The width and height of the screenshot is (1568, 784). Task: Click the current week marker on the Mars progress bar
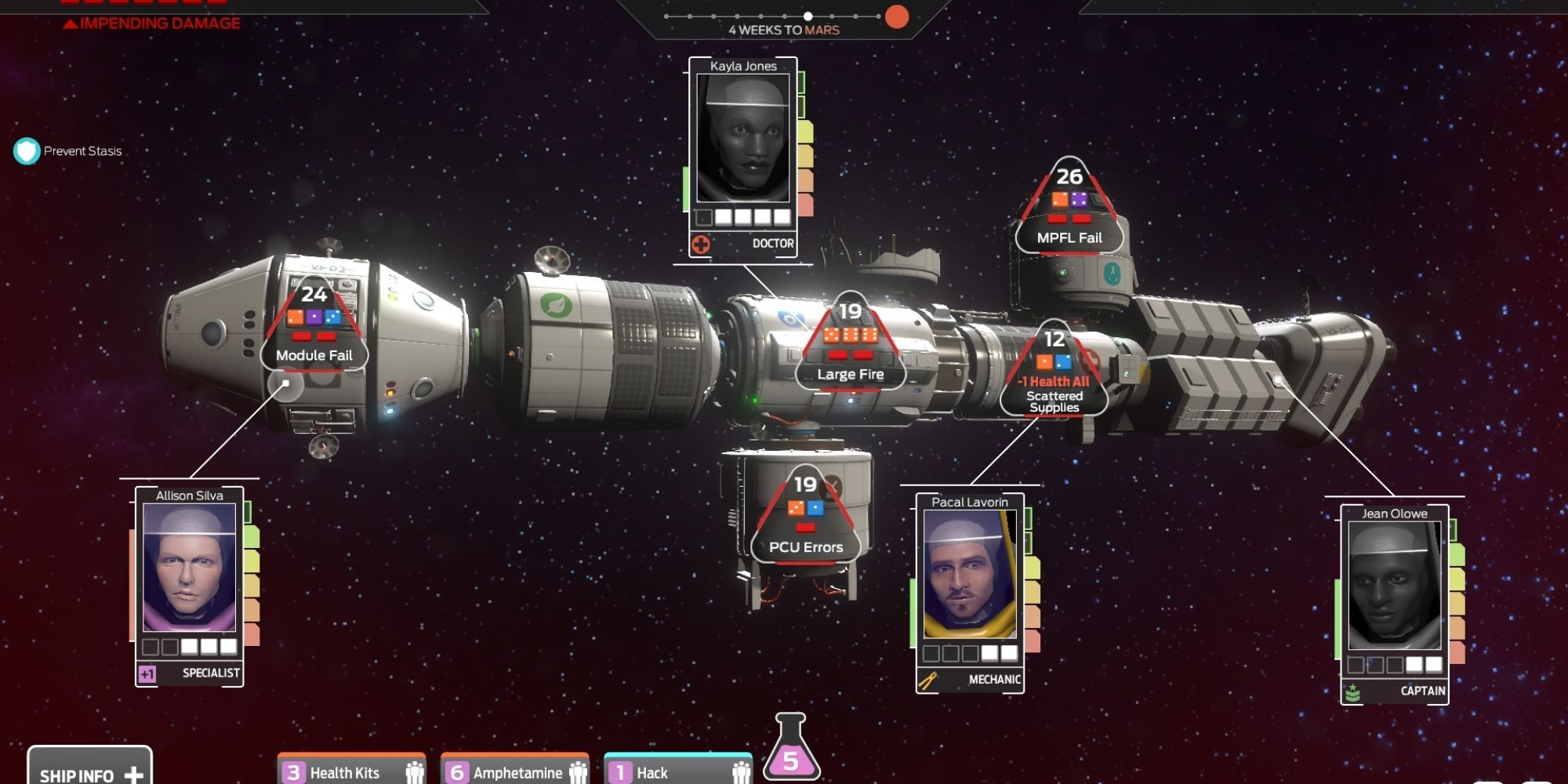pyautogui.click(x=808, y=14)
